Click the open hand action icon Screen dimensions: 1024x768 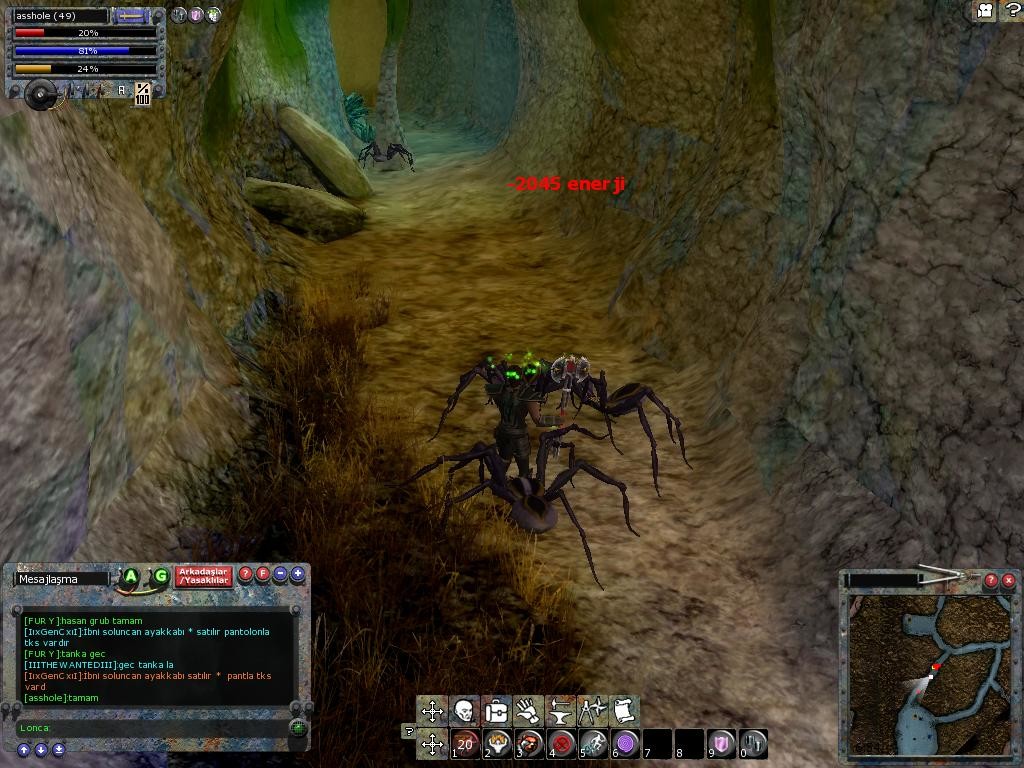(x=528, y=711)
